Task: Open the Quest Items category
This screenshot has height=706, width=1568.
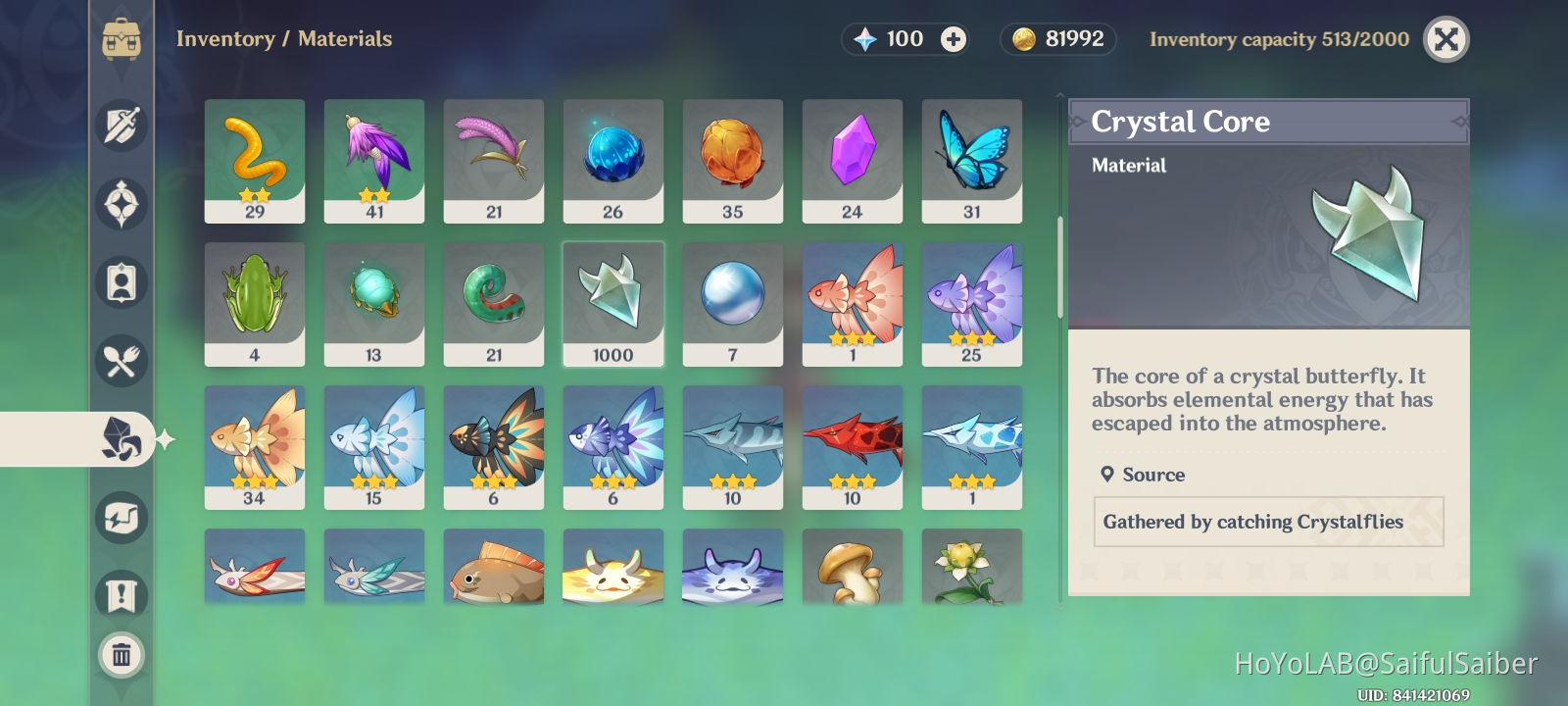Action: 121,595
